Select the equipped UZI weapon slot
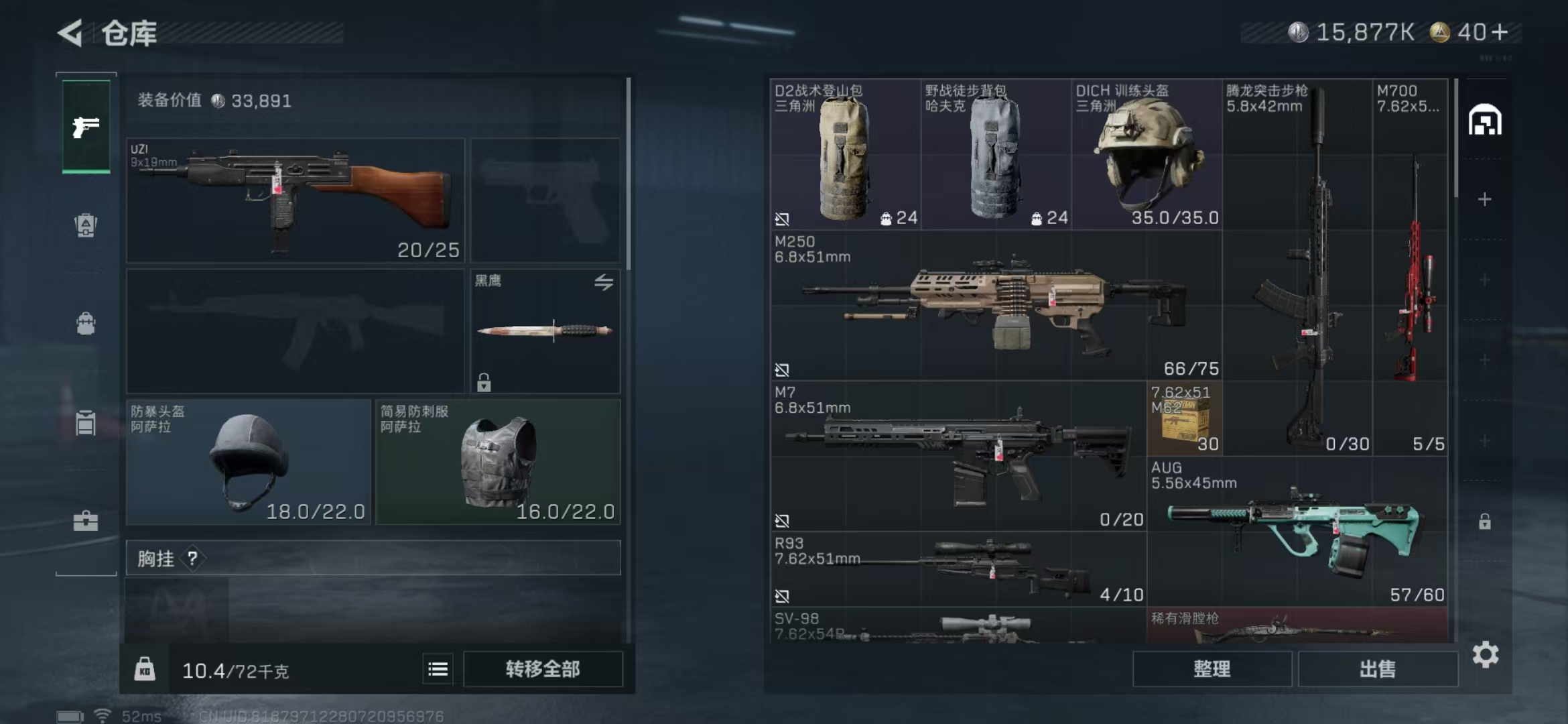The image size is (1568, 724). click(x=295, y=200)
